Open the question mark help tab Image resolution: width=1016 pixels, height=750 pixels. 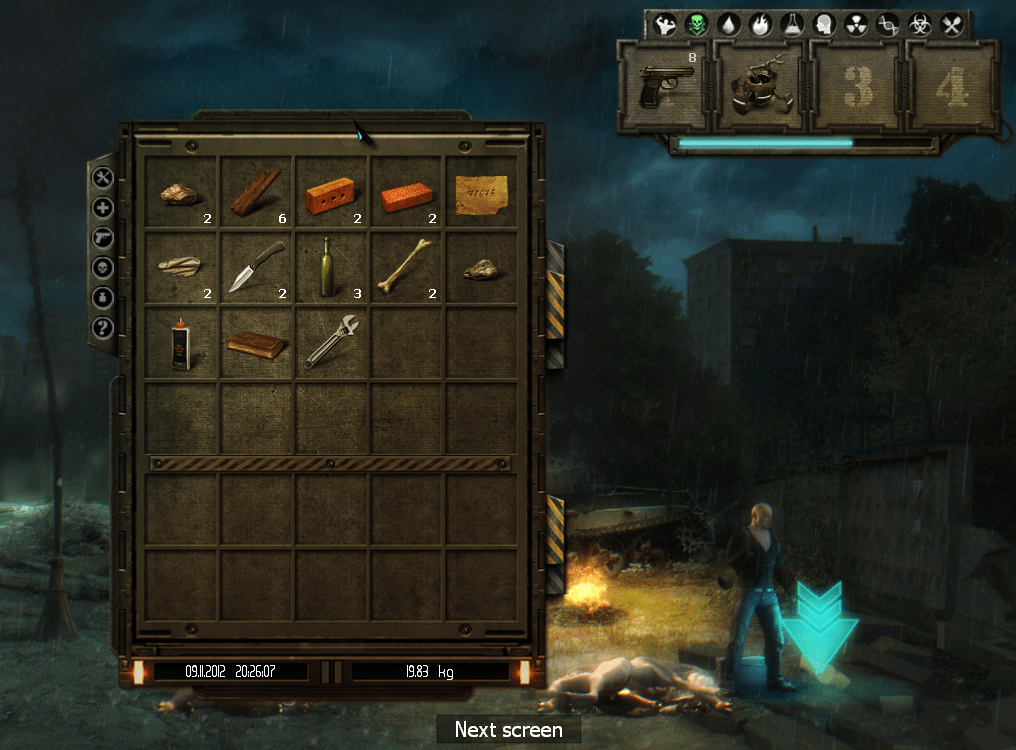pyautogui.click(x=103, y=327)
